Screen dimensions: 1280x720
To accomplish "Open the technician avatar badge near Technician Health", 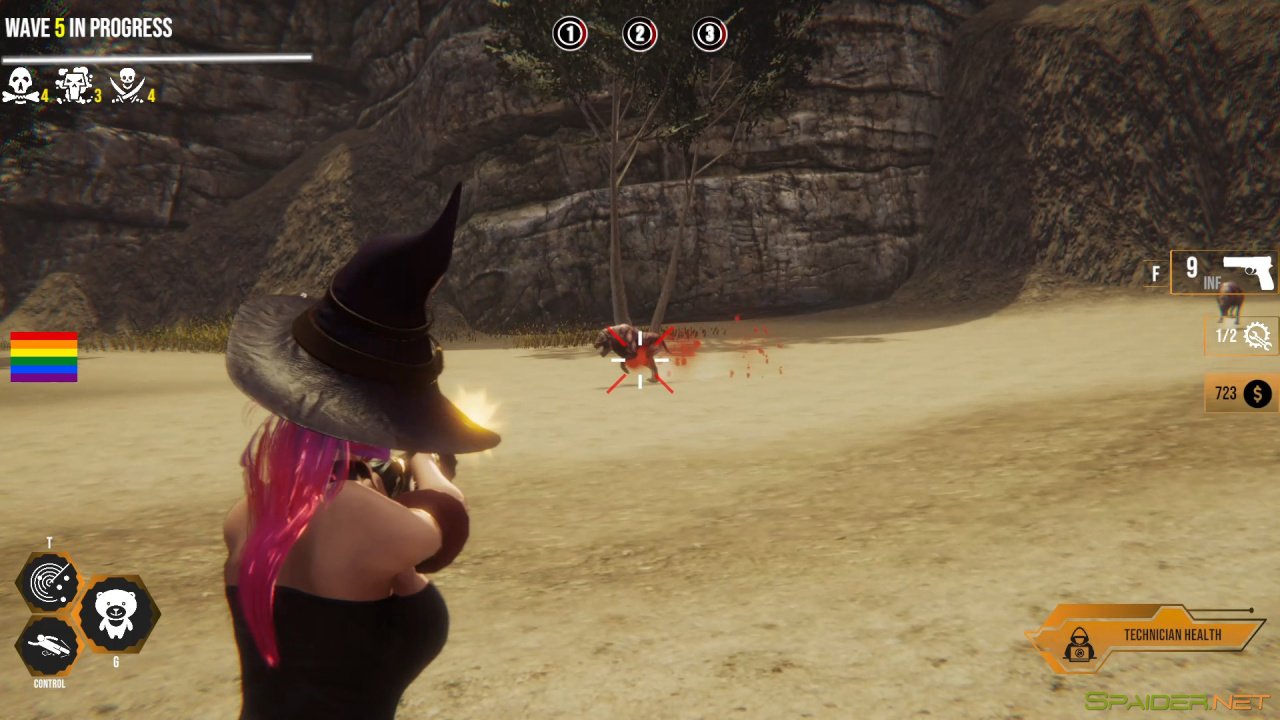I will [1081, 643].
